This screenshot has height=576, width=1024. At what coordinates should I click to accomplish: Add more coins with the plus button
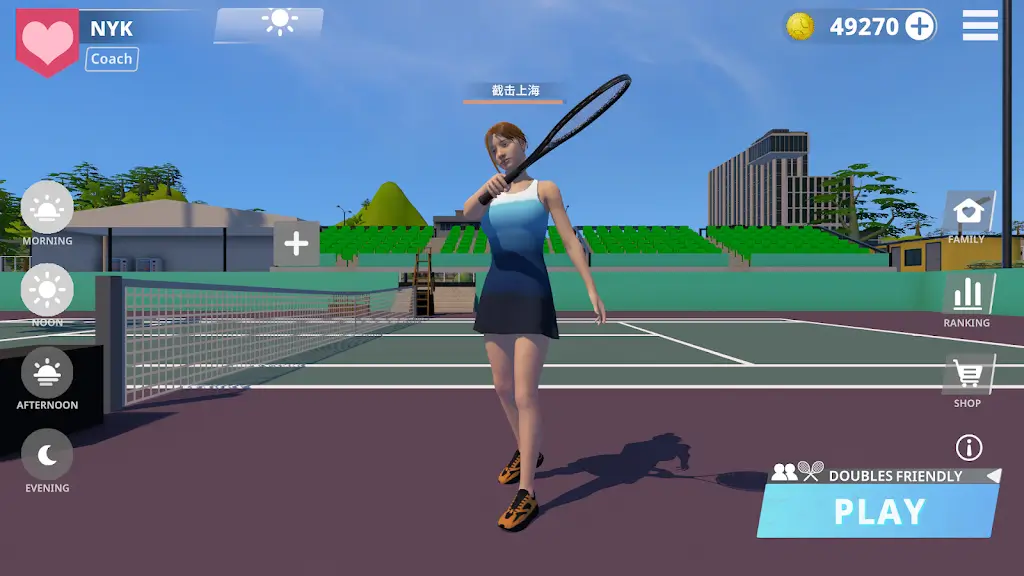920,27
